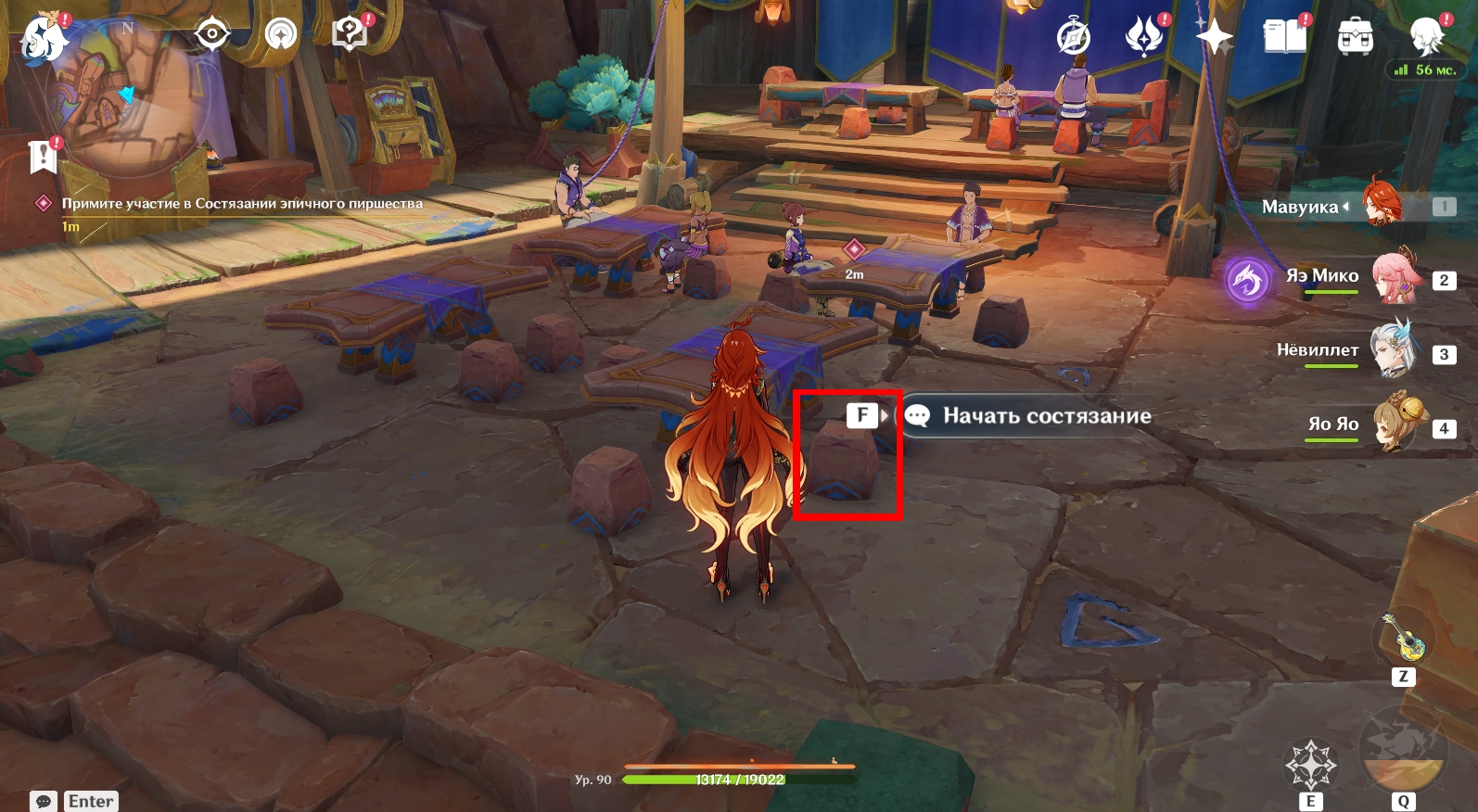
Task: Choose the "Начать состязание" dialogue prompt
Action: [x=1046, y=416]
